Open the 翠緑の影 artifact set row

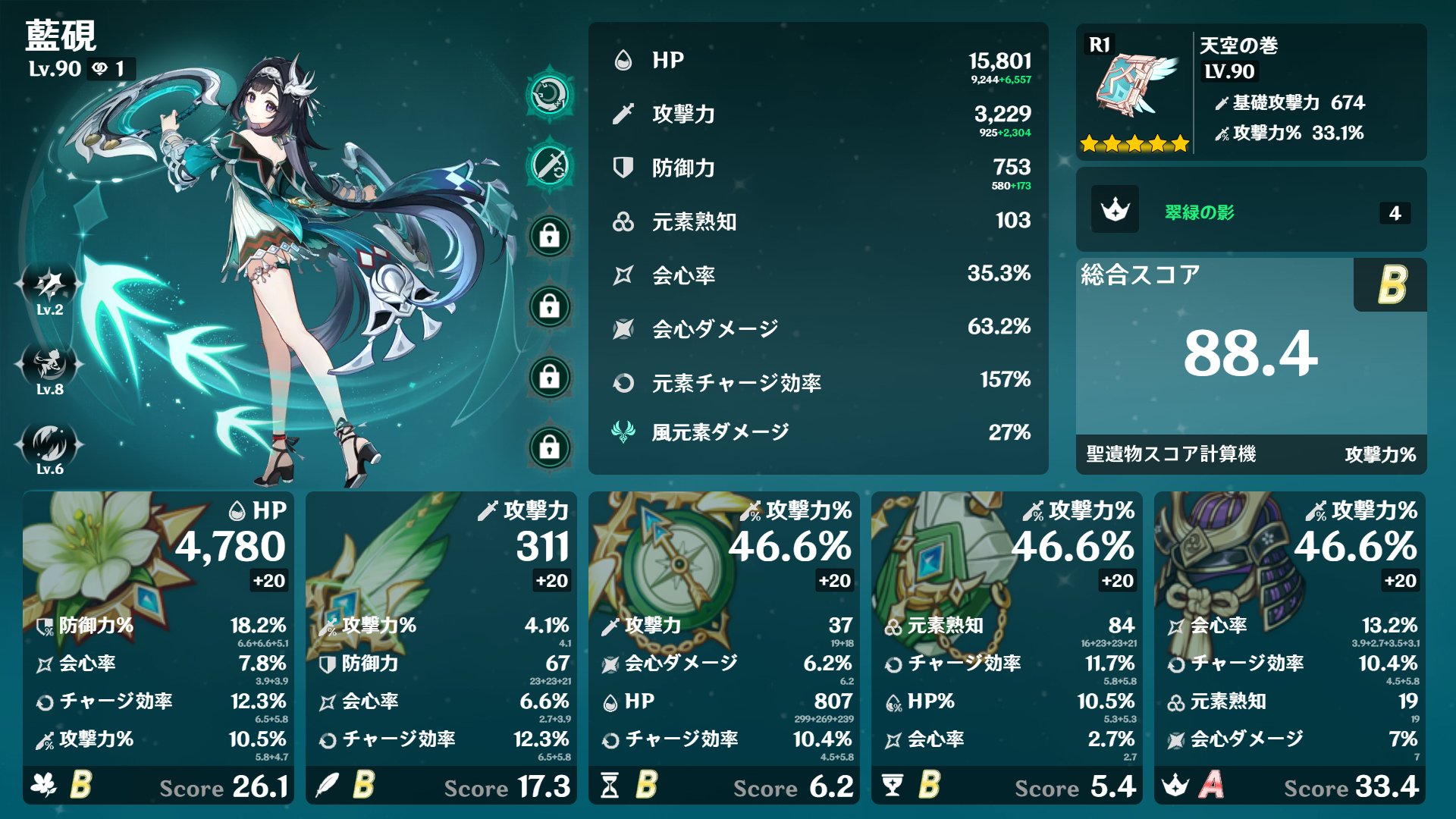coord(1250,210)
